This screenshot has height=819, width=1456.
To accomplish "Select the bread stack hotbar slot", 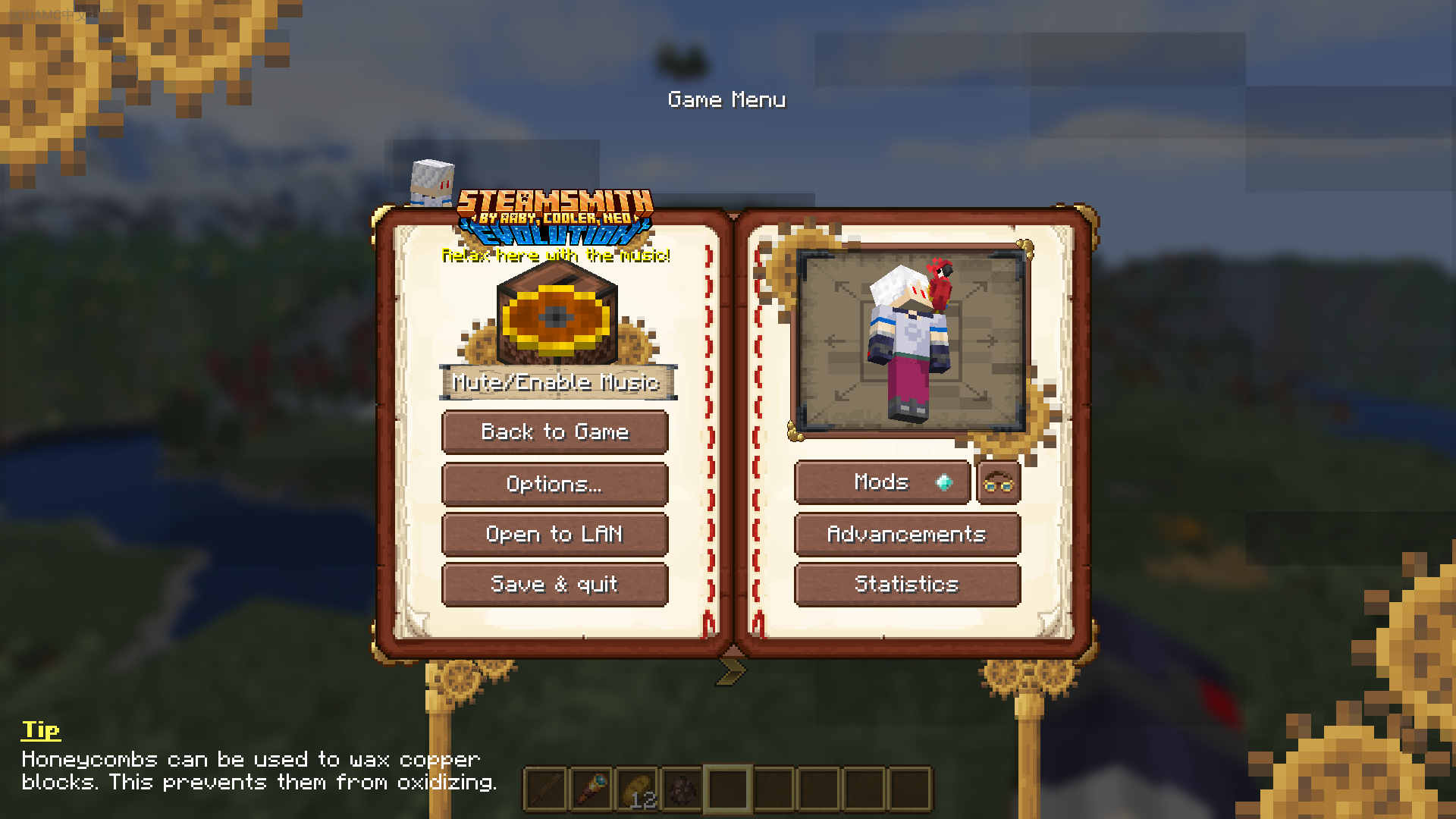I will tap(637, 789).
